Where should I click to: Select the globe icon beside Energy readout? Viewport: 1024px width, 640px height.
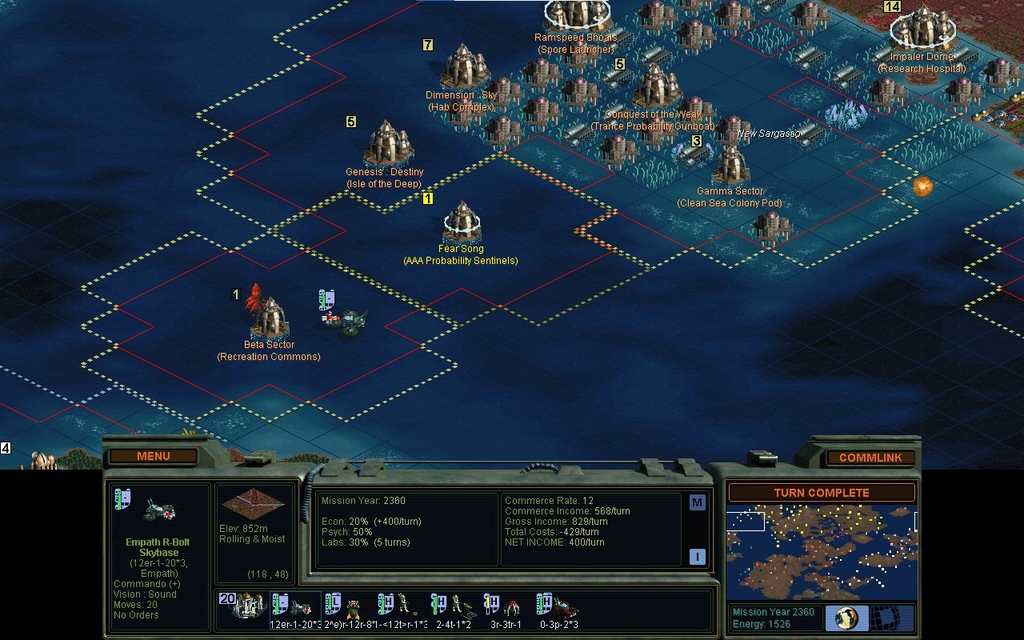pos(846,618)
